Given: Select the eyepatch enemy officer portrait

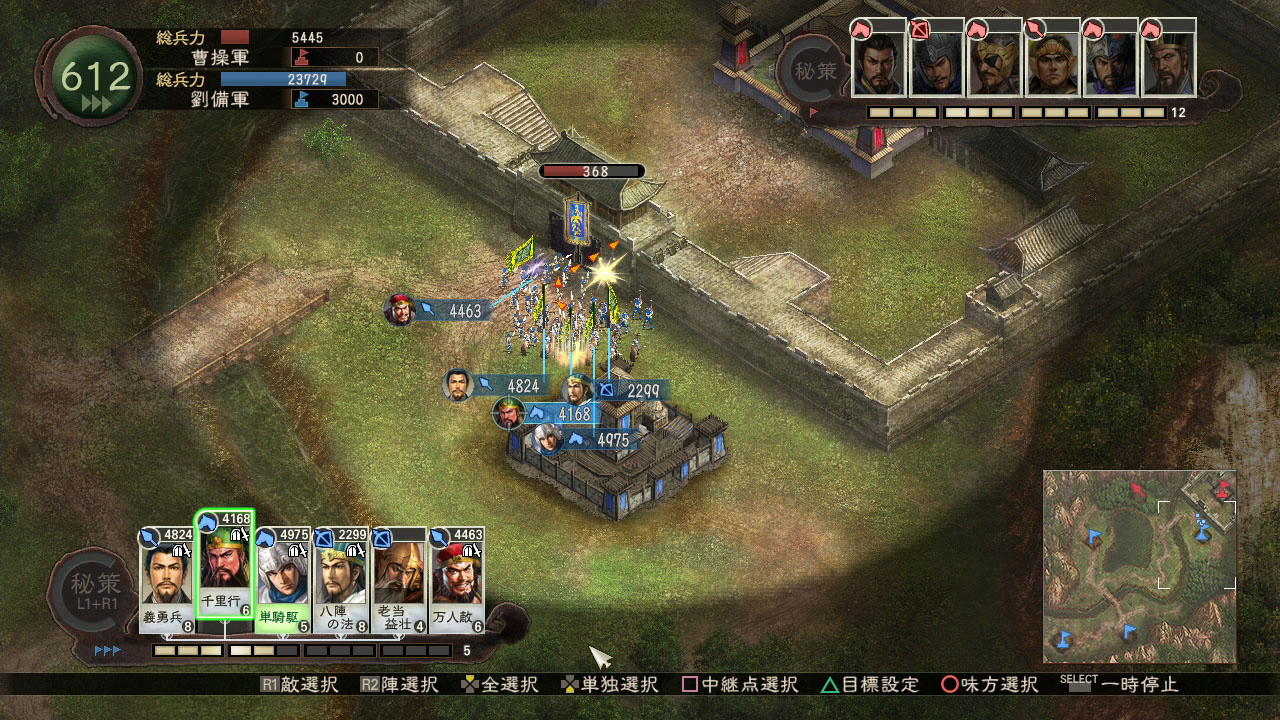Looking at the screenshot, I should tap(995, 60).
